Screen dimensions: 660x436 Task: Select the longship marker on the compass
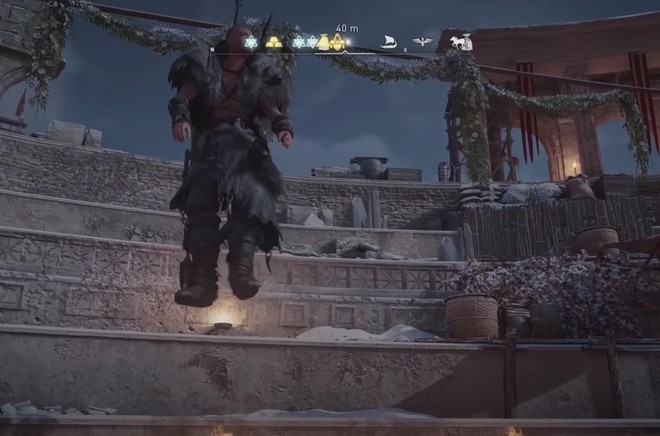coord(388,42)
